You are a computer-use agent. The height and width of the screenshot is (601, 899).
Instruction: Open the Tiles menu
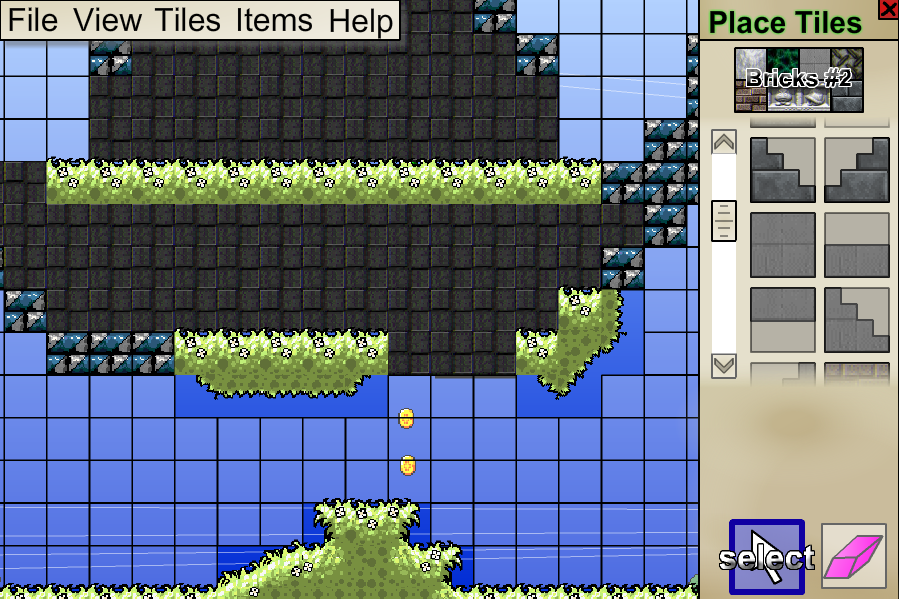(x=187, y=21)
